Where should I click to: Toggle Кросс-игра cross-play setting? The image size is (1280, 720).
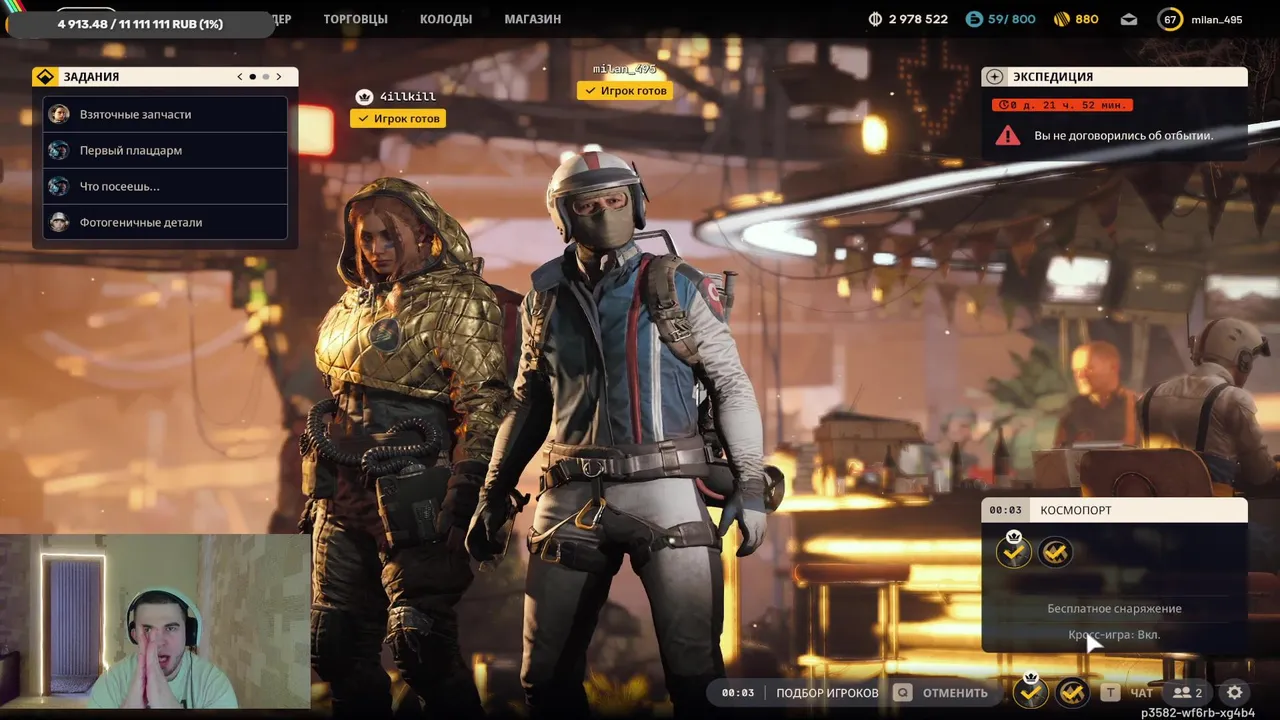coord(1114,635)
